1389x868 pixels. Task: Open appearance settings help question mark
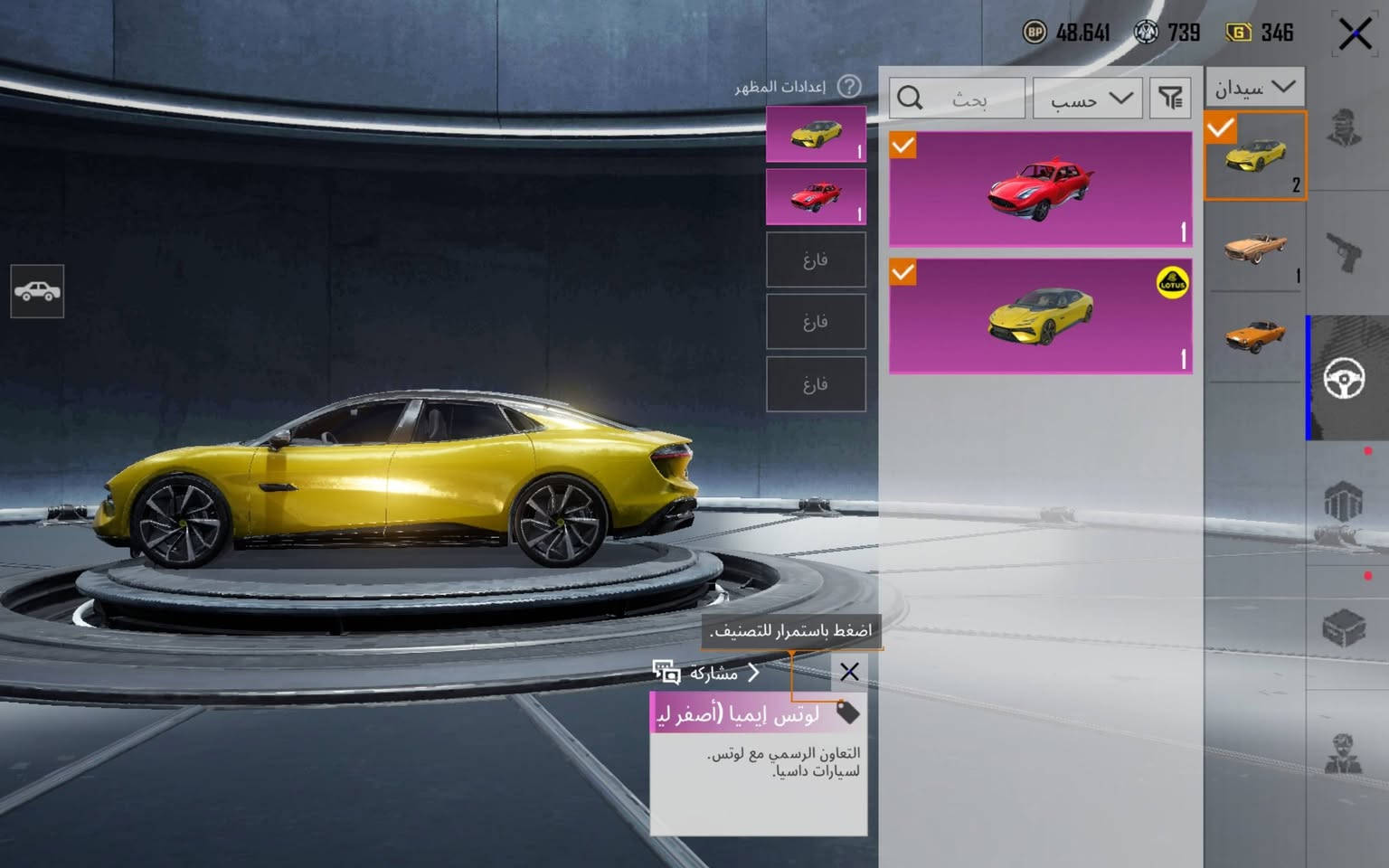pyautogui.click(x=848, y=87)
